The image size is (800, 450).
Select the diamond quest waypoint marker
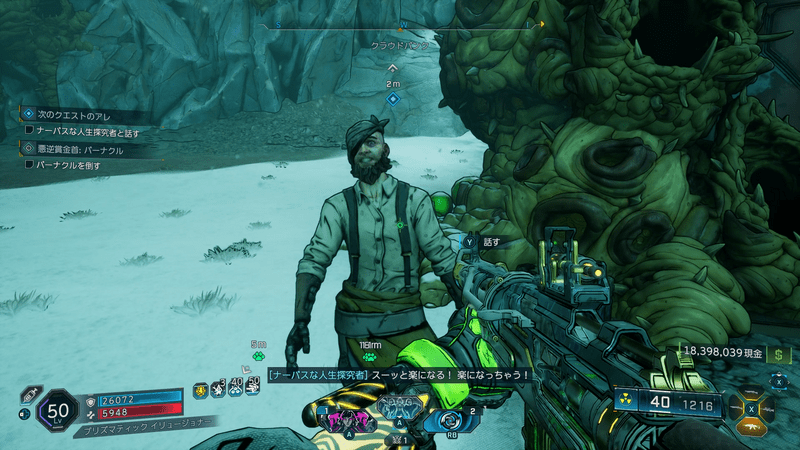393,99
